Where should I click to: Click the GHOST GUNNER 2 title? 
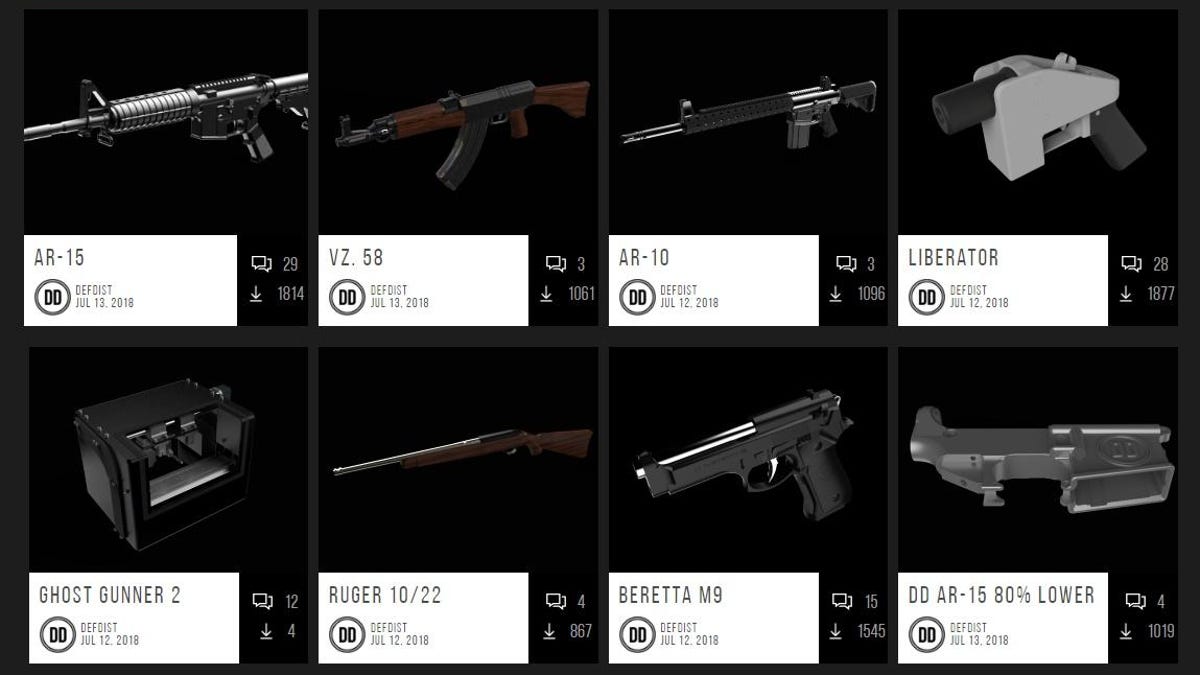click(x=110, y=596)
